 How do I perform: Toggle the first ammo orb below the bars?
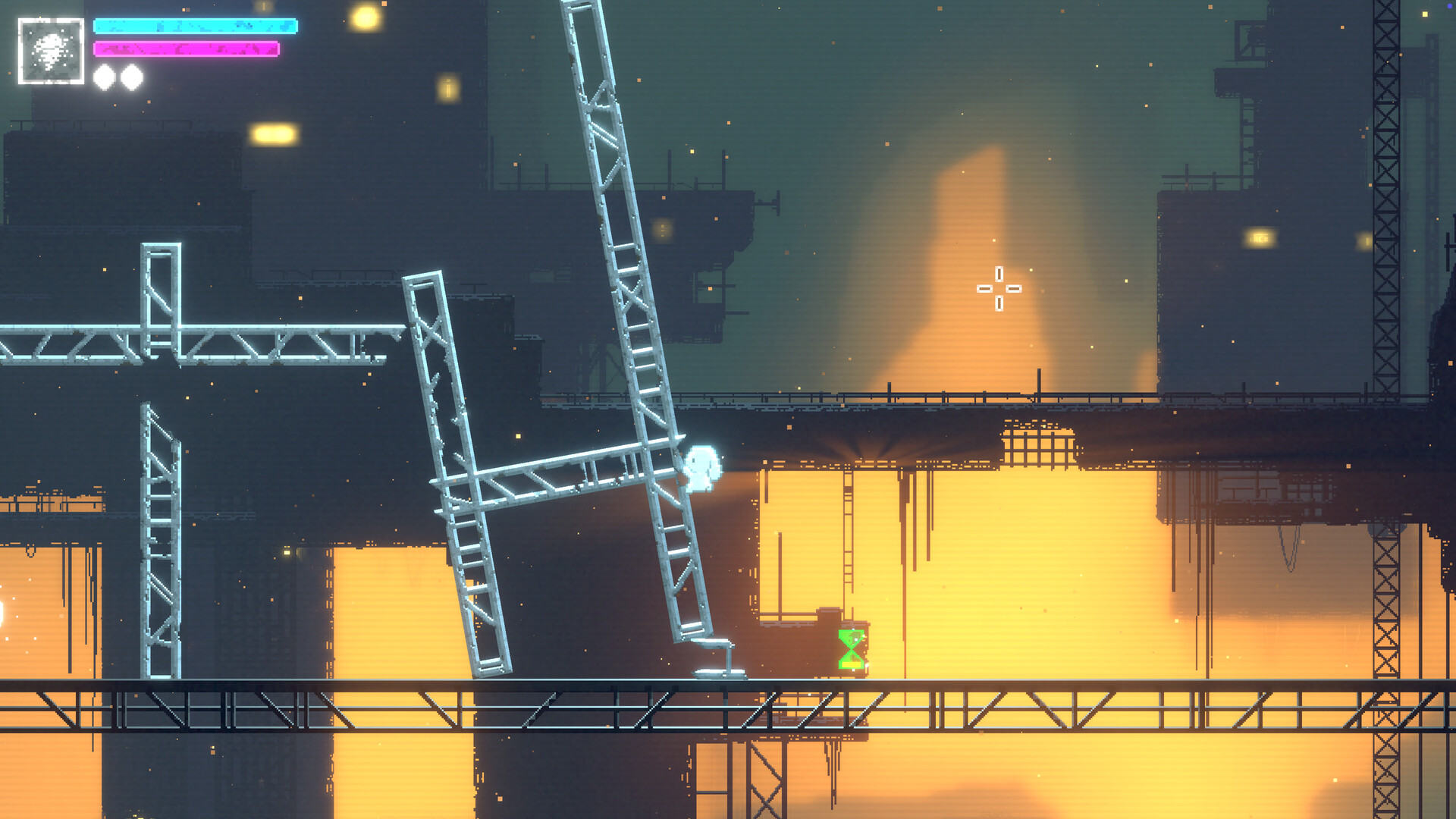coord(104,76)
